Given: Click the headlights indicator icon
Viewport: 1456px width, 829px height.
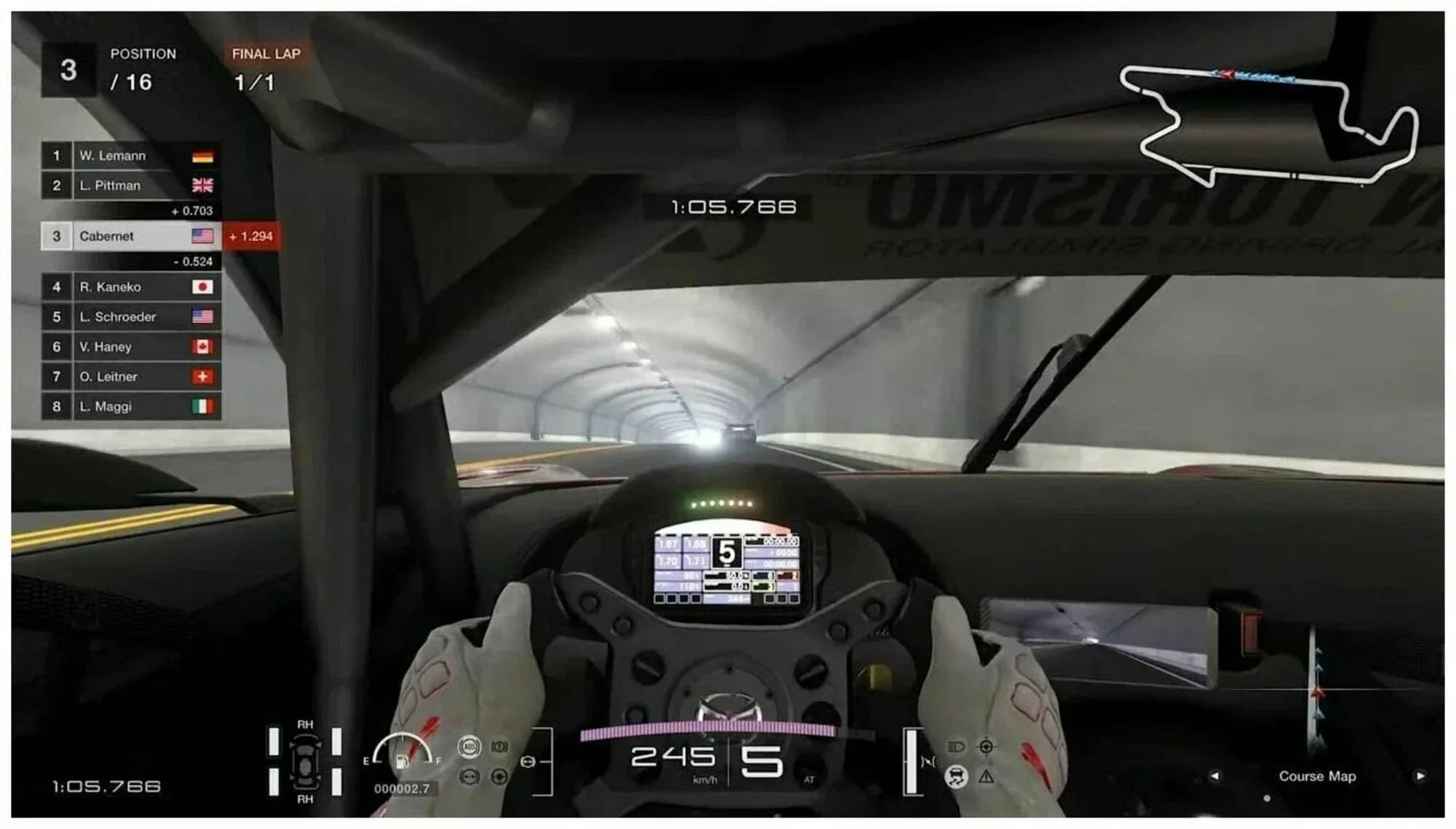Looking at the screenshot, I should tap(956, 746).
